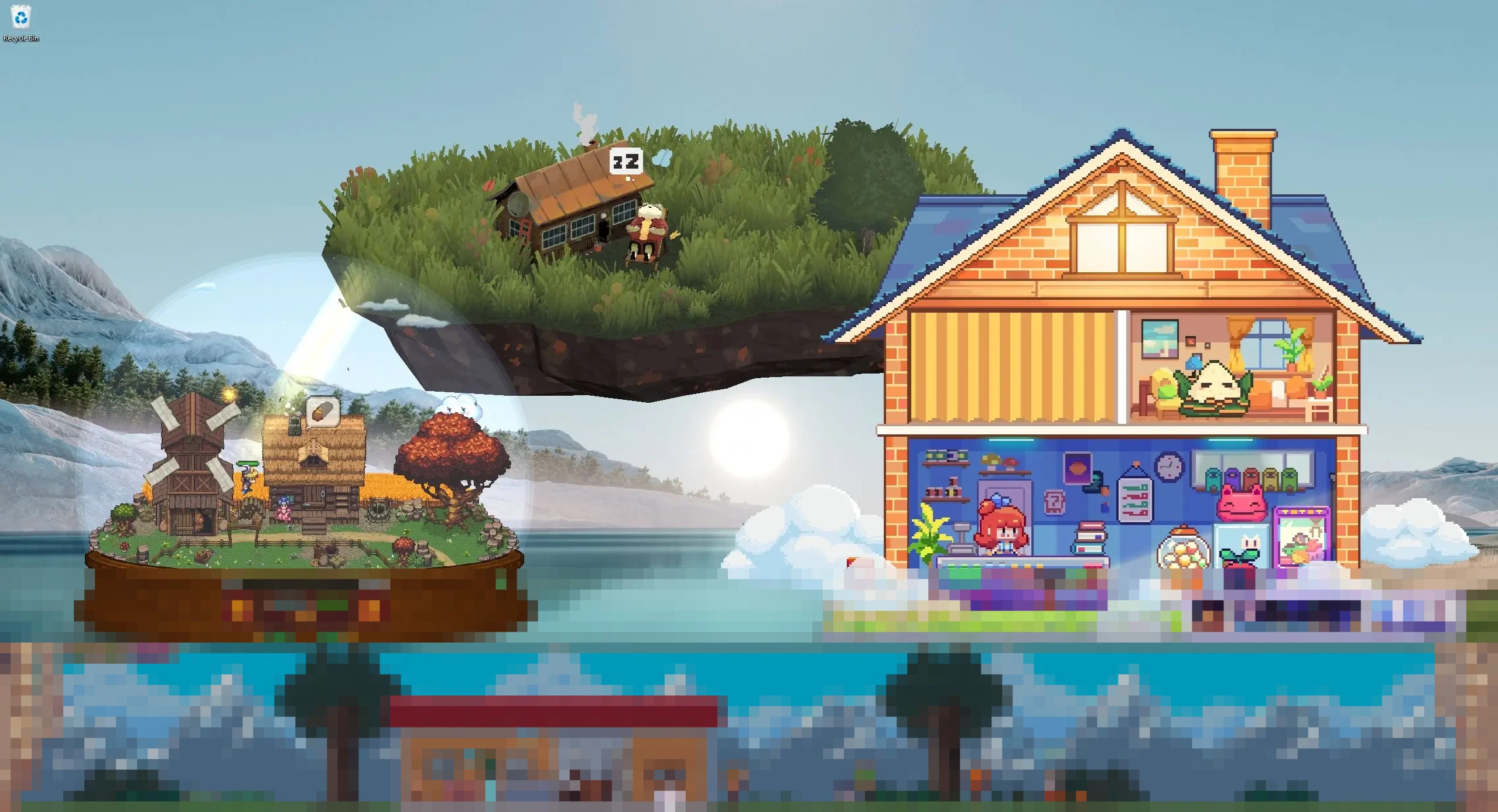Viewport: 1498px width, 812px height.
Task: Click the claw machine in the shop corner
Action: point(1302,536)
